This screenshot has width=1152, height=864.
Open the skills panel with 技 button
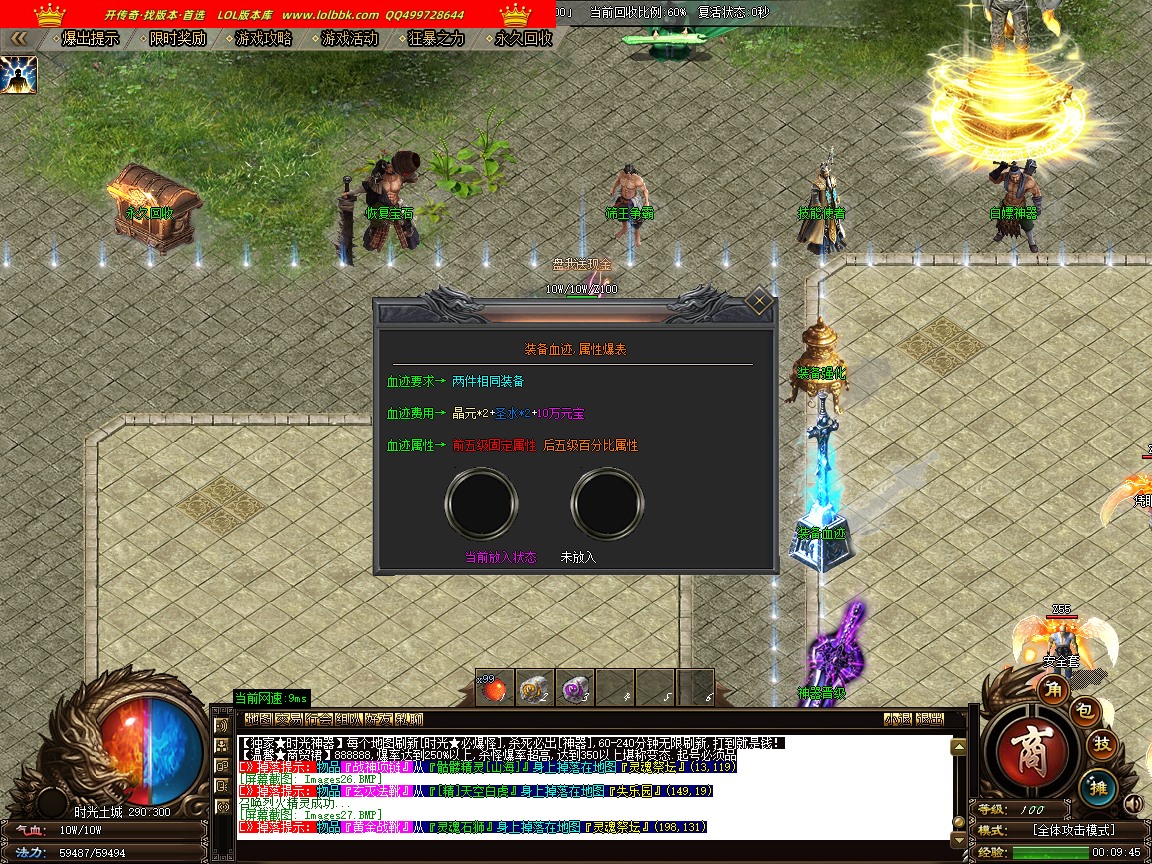pyautogui.click(x=1102, y=744)
